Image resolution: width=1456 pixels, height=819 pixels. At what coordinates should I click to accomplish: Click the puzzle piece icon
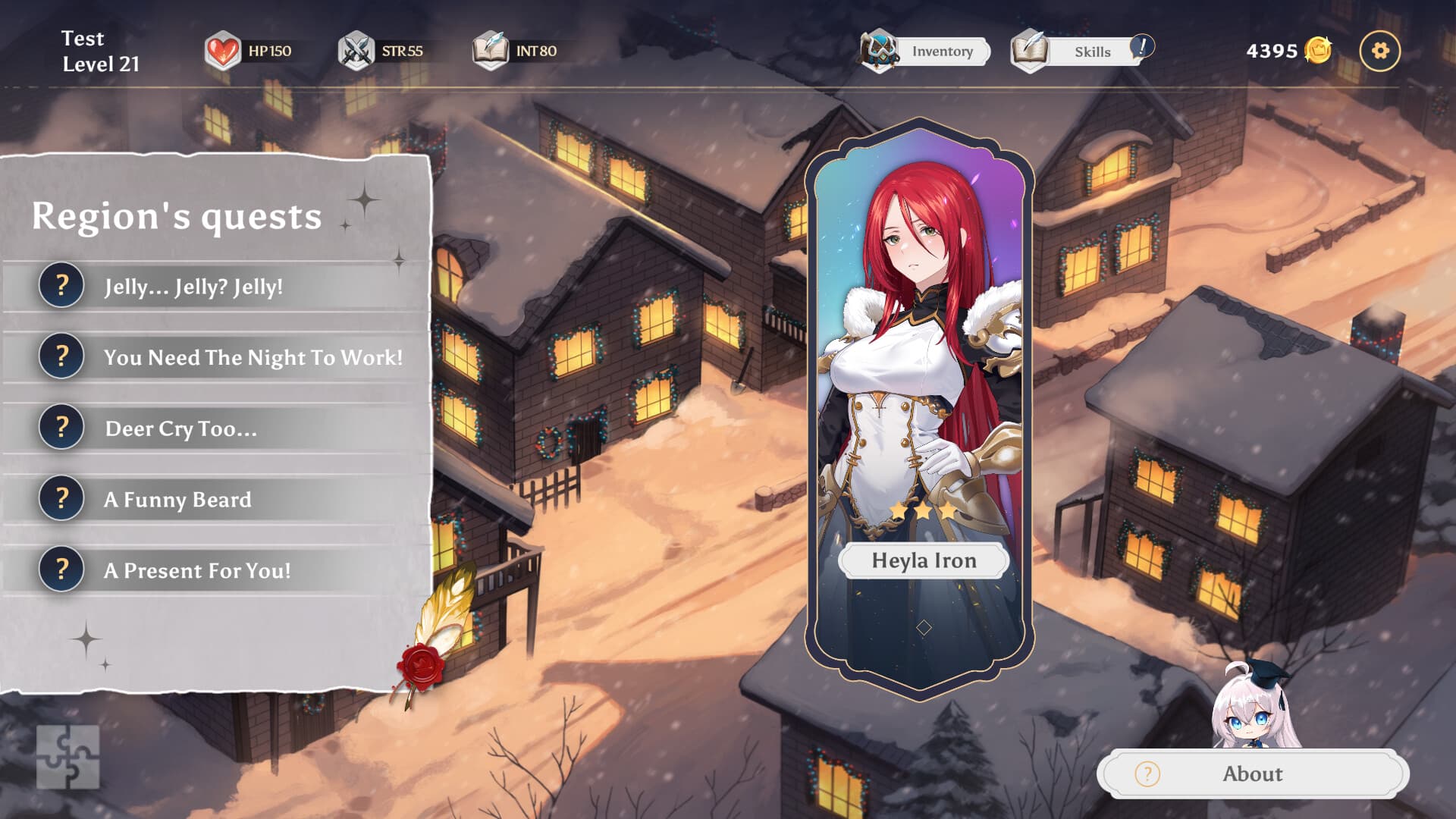(x=68, y=757)
